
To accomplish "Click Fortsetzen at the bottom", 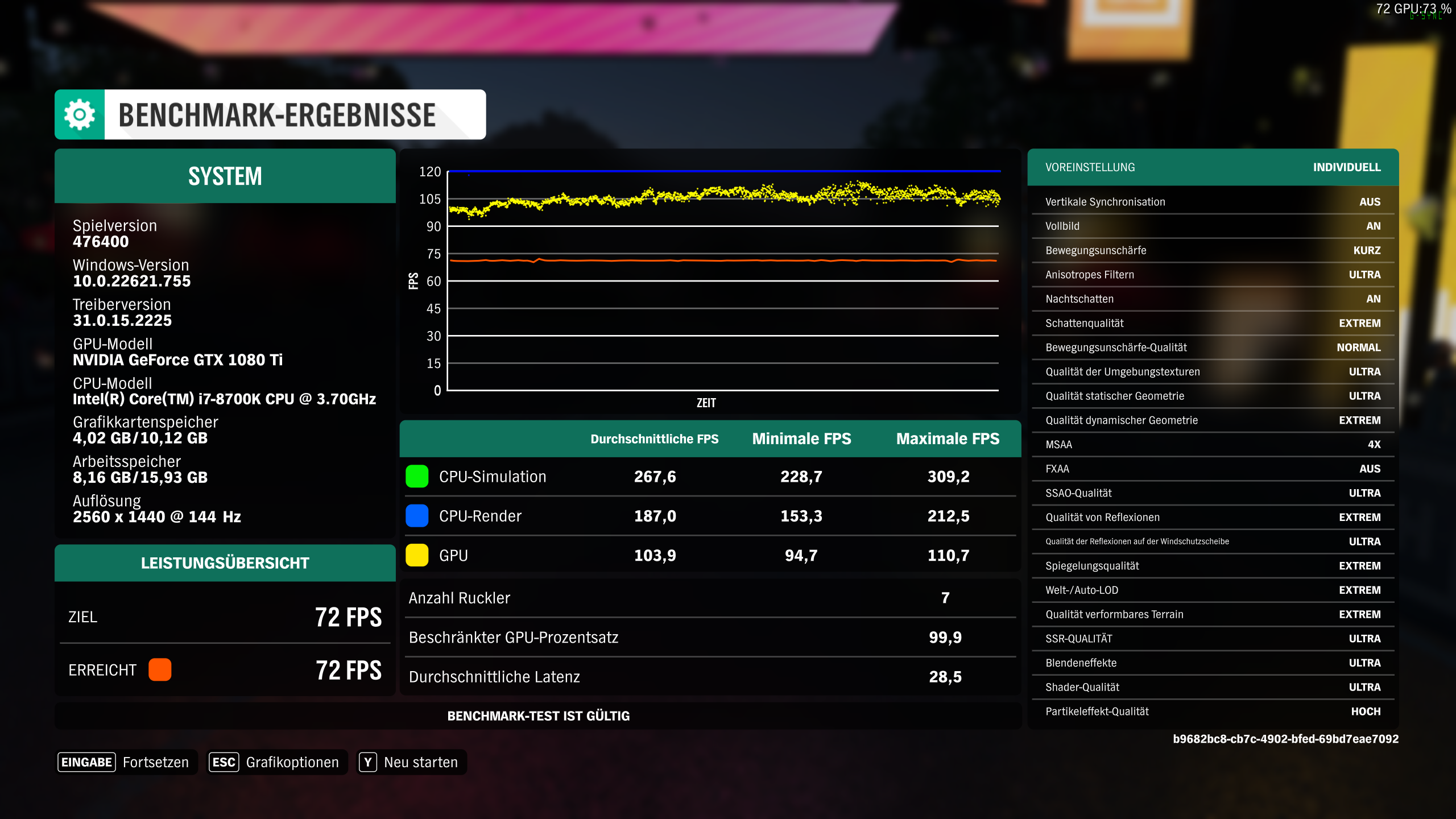I will point(156,762).
